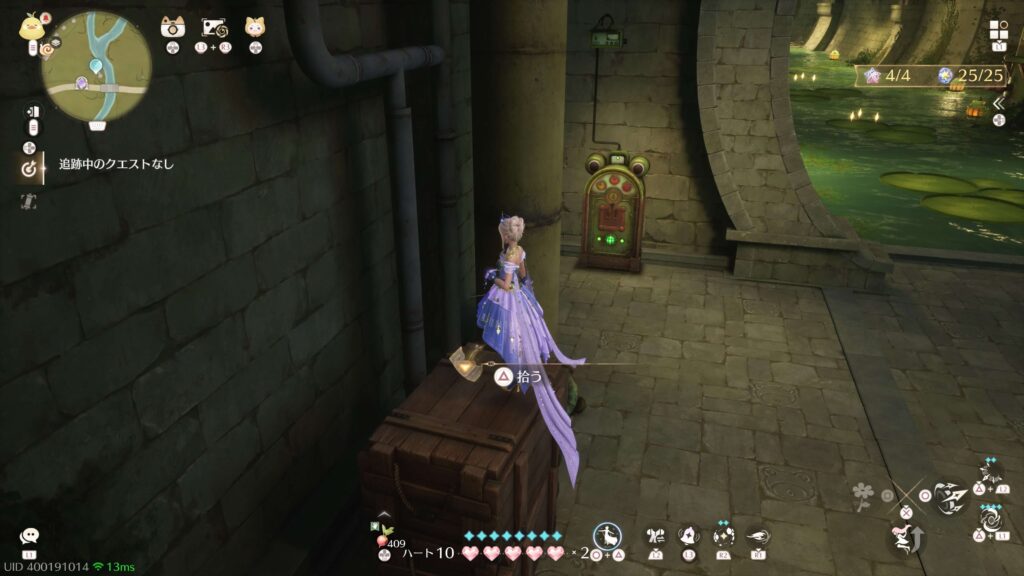Activate the spiky burst ability icon

pos(990,472)
